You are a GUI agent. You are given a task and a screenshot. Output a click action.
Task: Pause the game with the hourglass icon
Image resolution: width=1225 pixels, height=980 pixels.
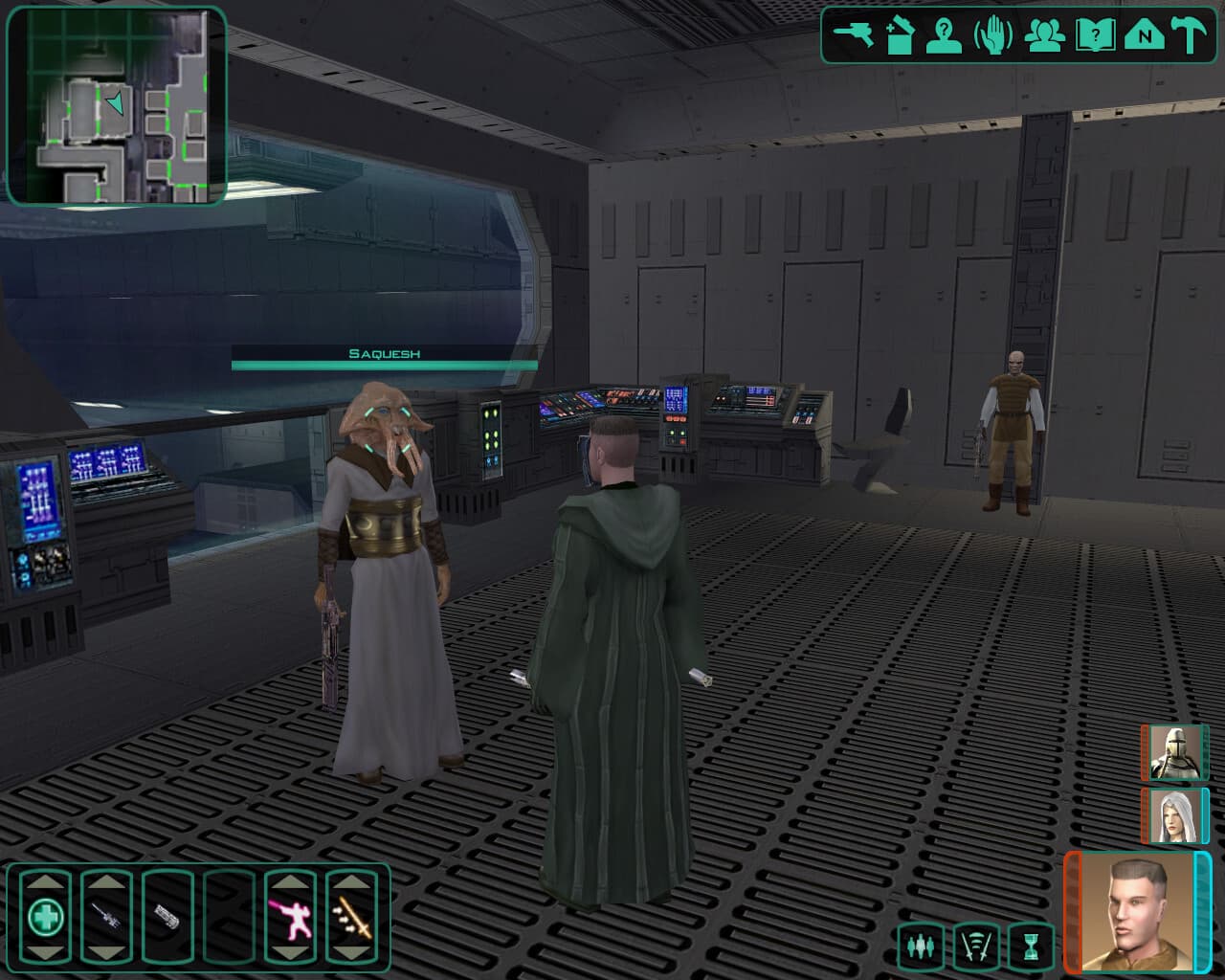[1032, 944]
